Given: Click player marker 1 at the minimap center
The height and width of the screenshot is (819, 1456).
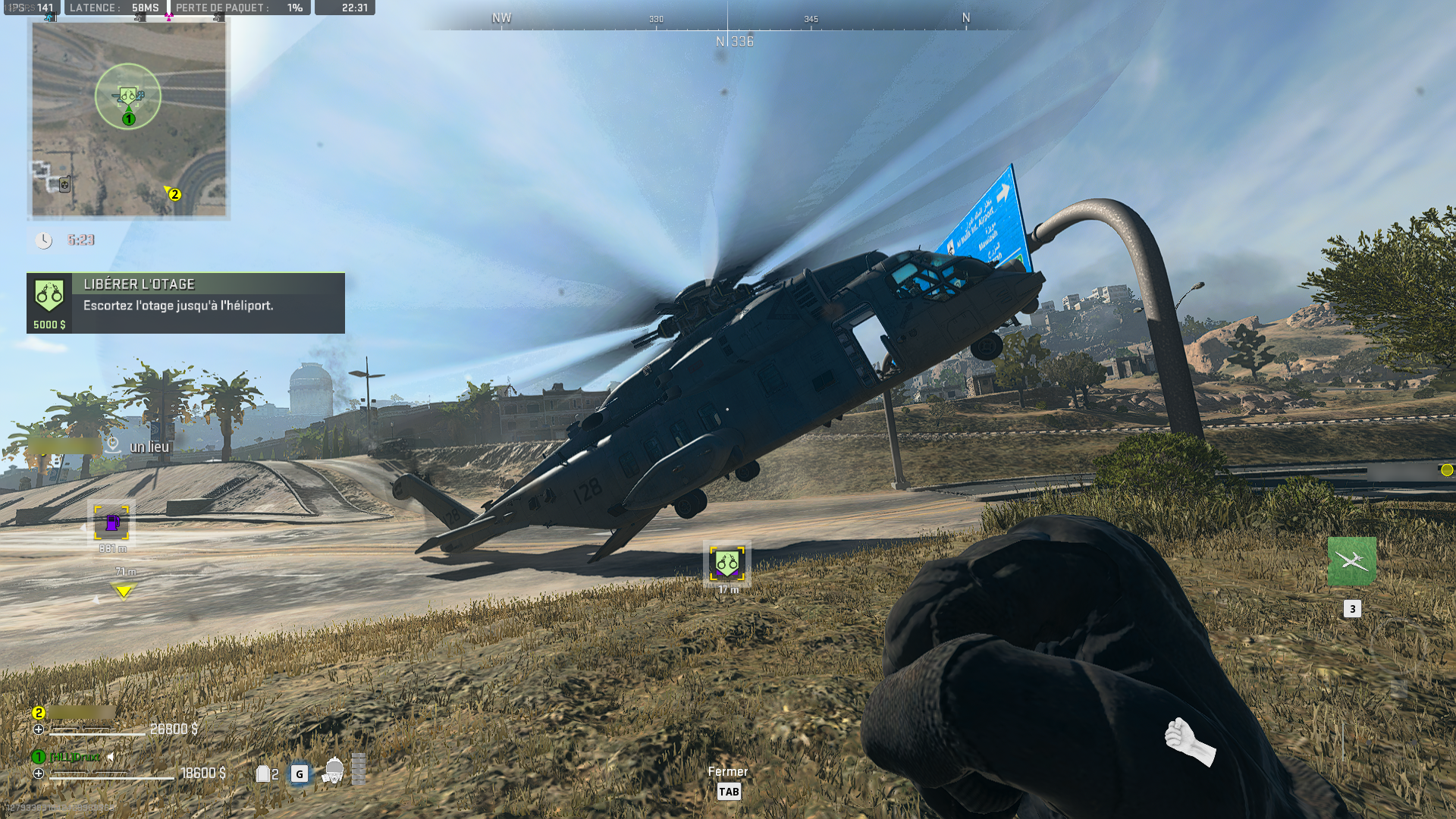Looking at the screenshot, I should click(x=128, y=118).
